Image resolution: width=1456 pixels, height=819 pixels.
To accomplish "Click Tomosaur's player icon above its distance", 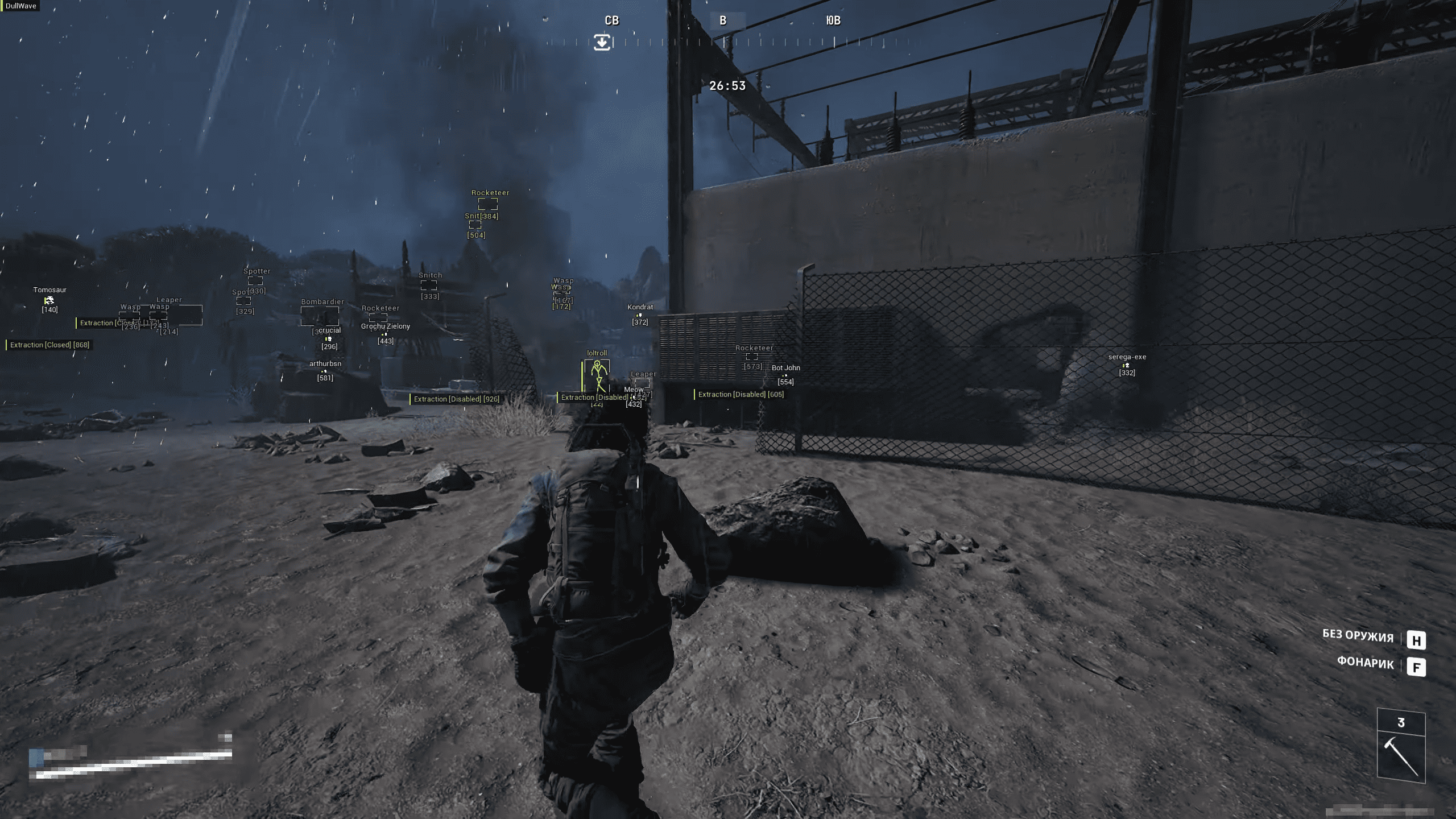I will (x=49, y=300).
